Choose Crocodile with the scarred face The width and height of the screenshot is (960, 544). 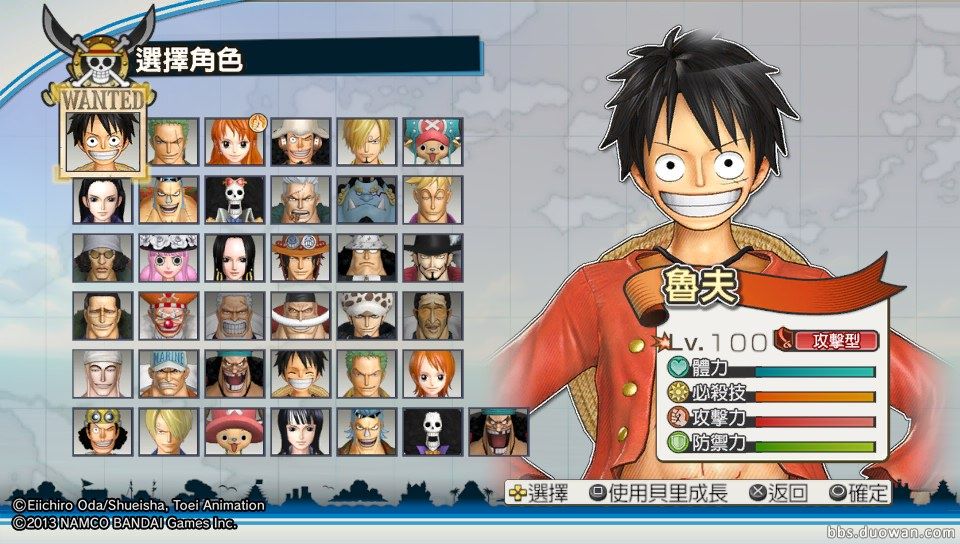click(x=102, y=315)
